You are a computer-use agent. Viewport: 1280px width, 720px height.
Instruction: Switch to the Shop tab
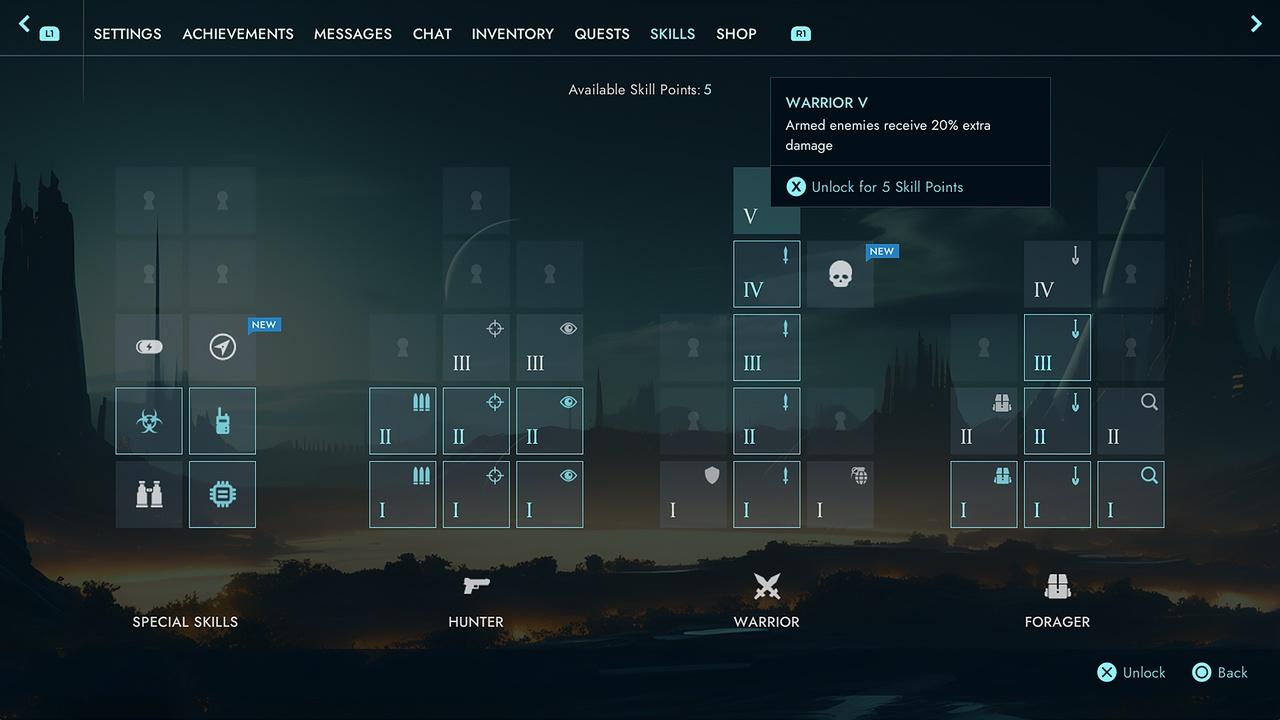pos(736,34)
